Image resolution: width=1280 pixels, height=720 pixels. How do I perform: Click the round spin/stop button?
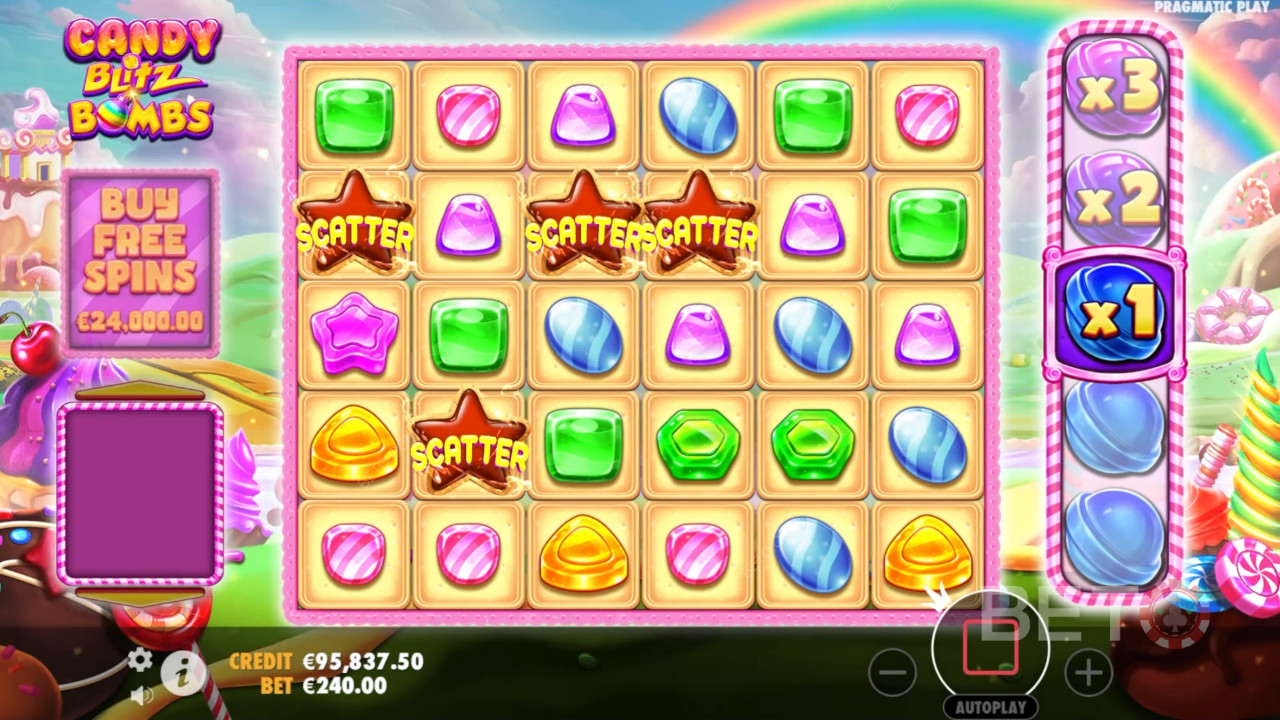[x=990, y=647]
